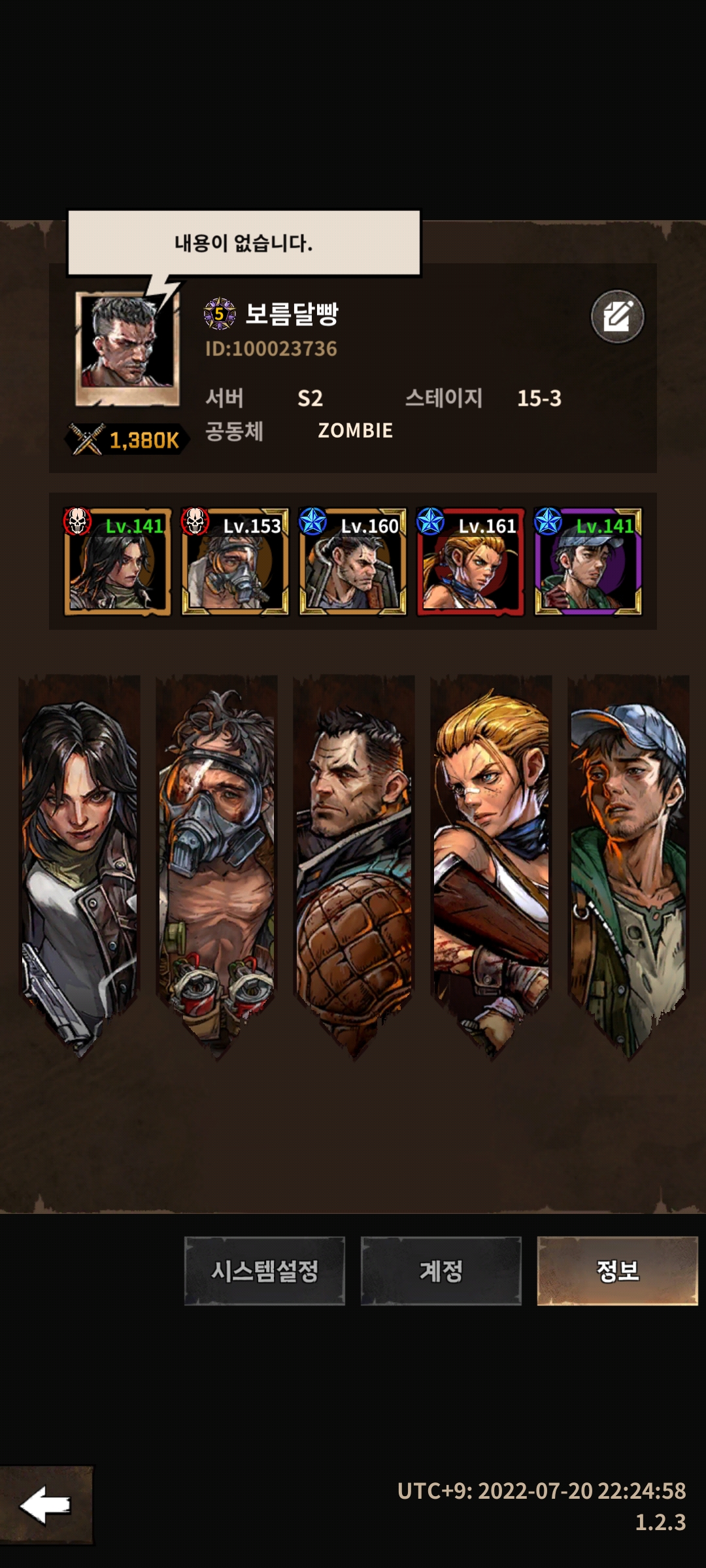The height and width of the screenshot is (1568, 706).
Task: Select the Lv.161 blonde woman hero
Action: pos(470,562)
